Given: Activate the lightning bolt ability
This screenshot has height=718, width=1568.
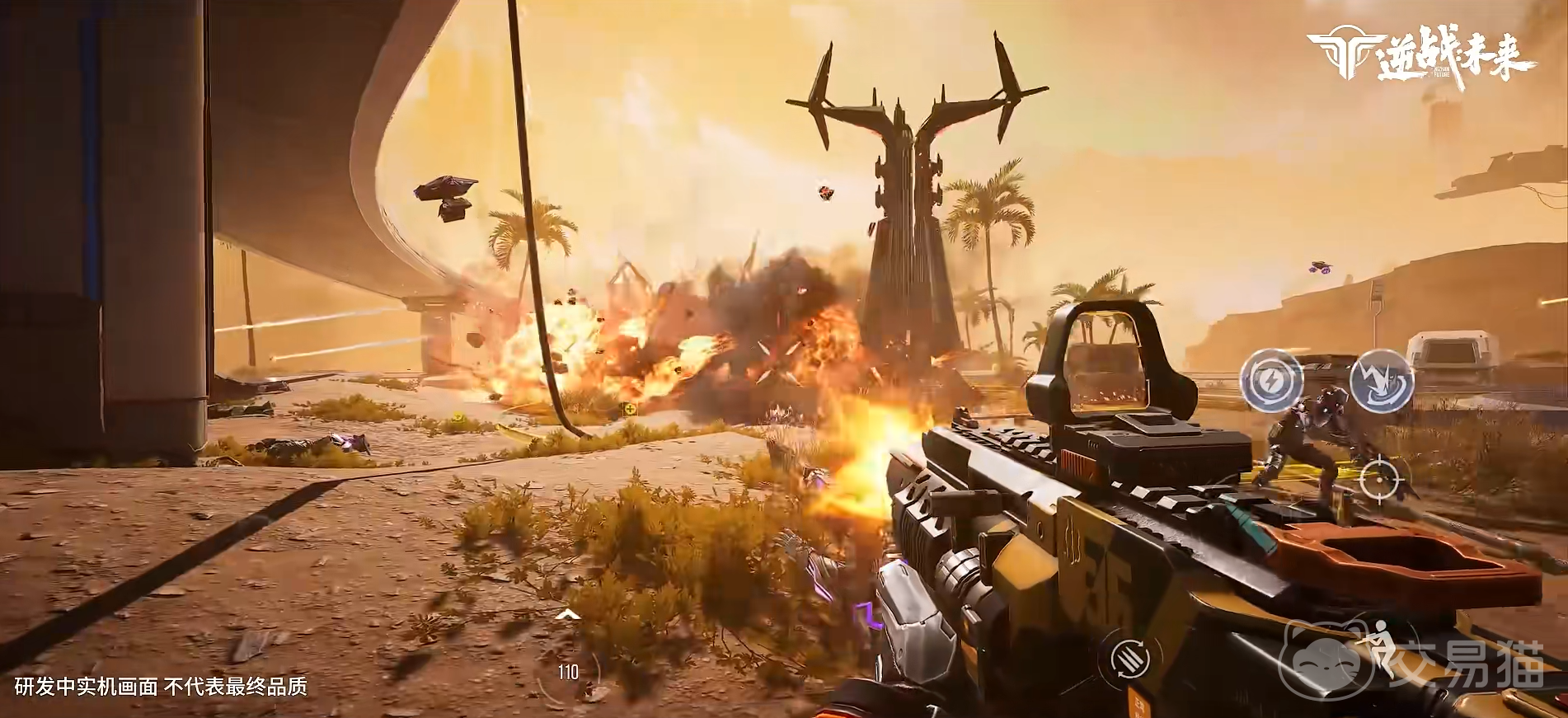Looking at the screenshot, I should click(x=1272, y=380).
